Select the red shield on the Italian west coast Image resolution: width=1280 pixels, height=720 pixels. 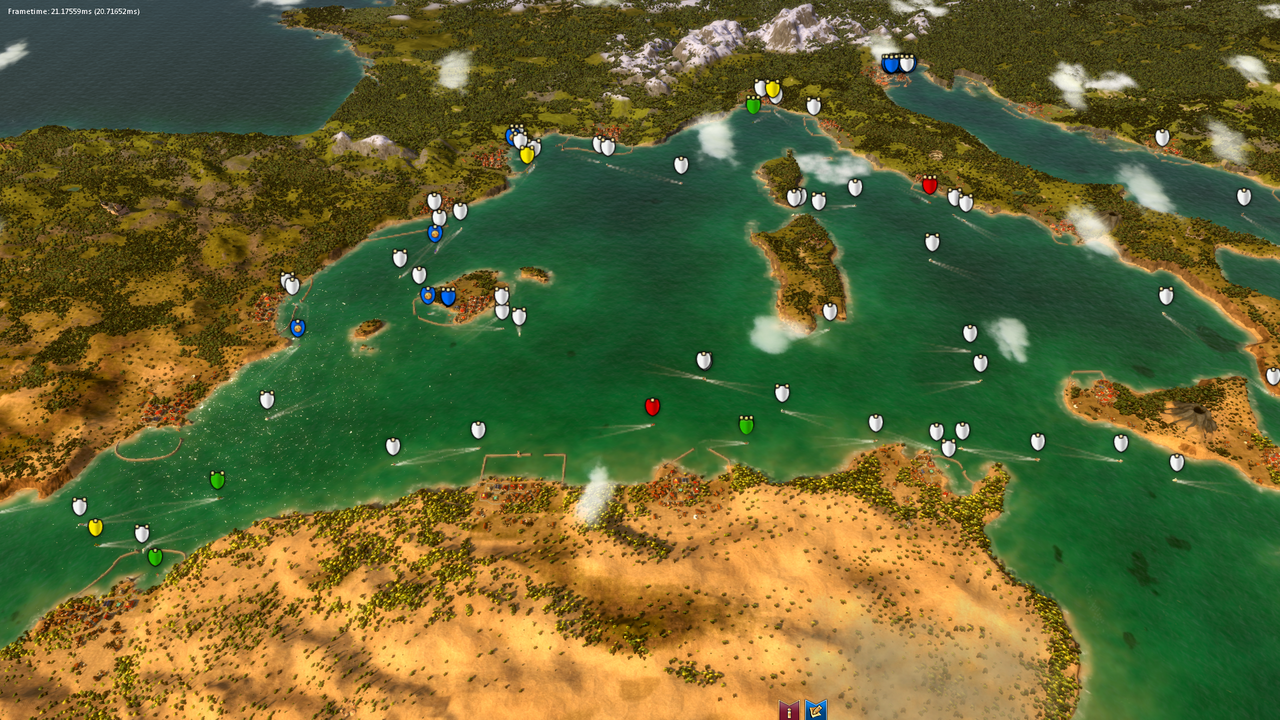(929, 186)
